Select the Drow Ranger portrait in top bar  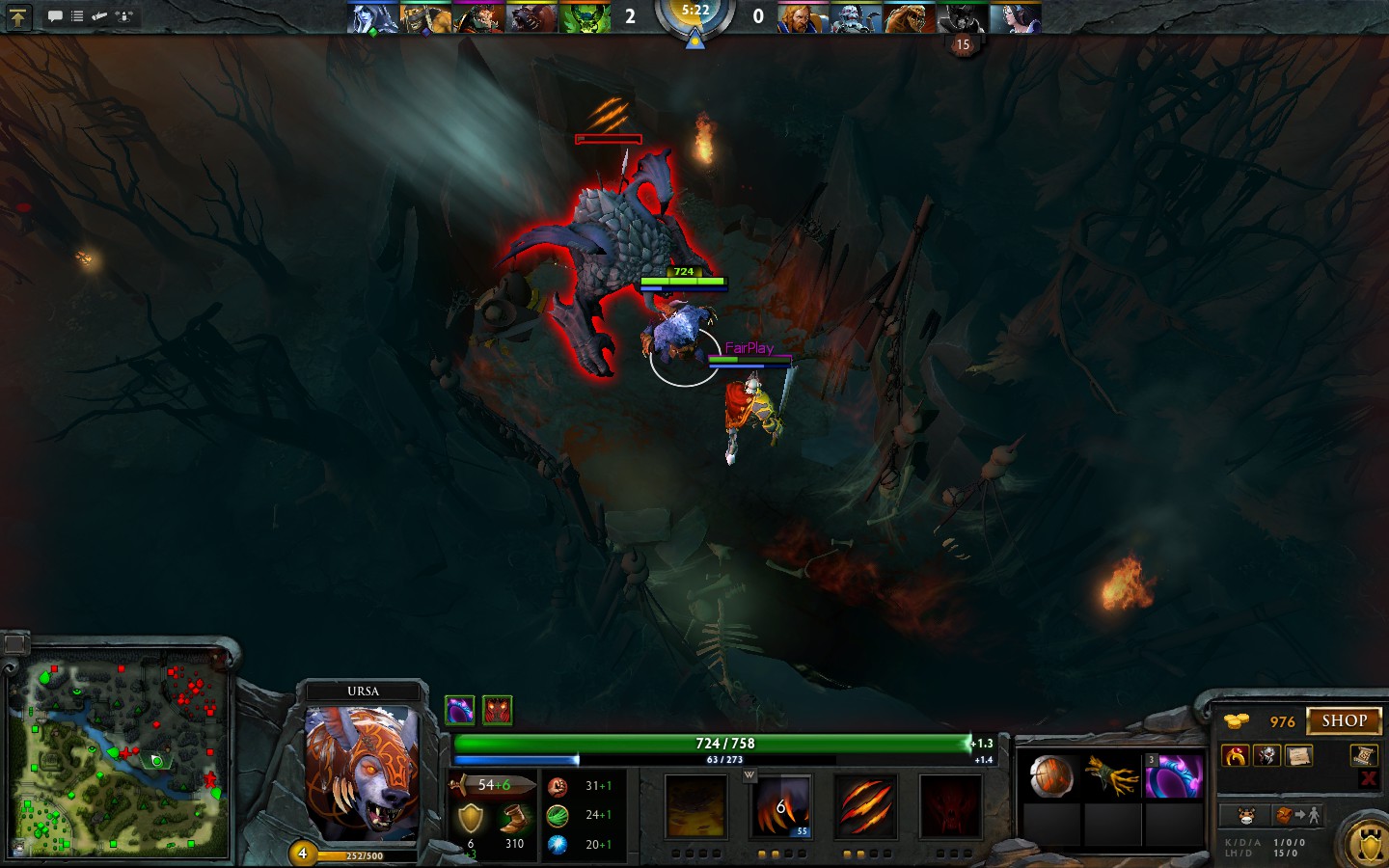point(372,18)
